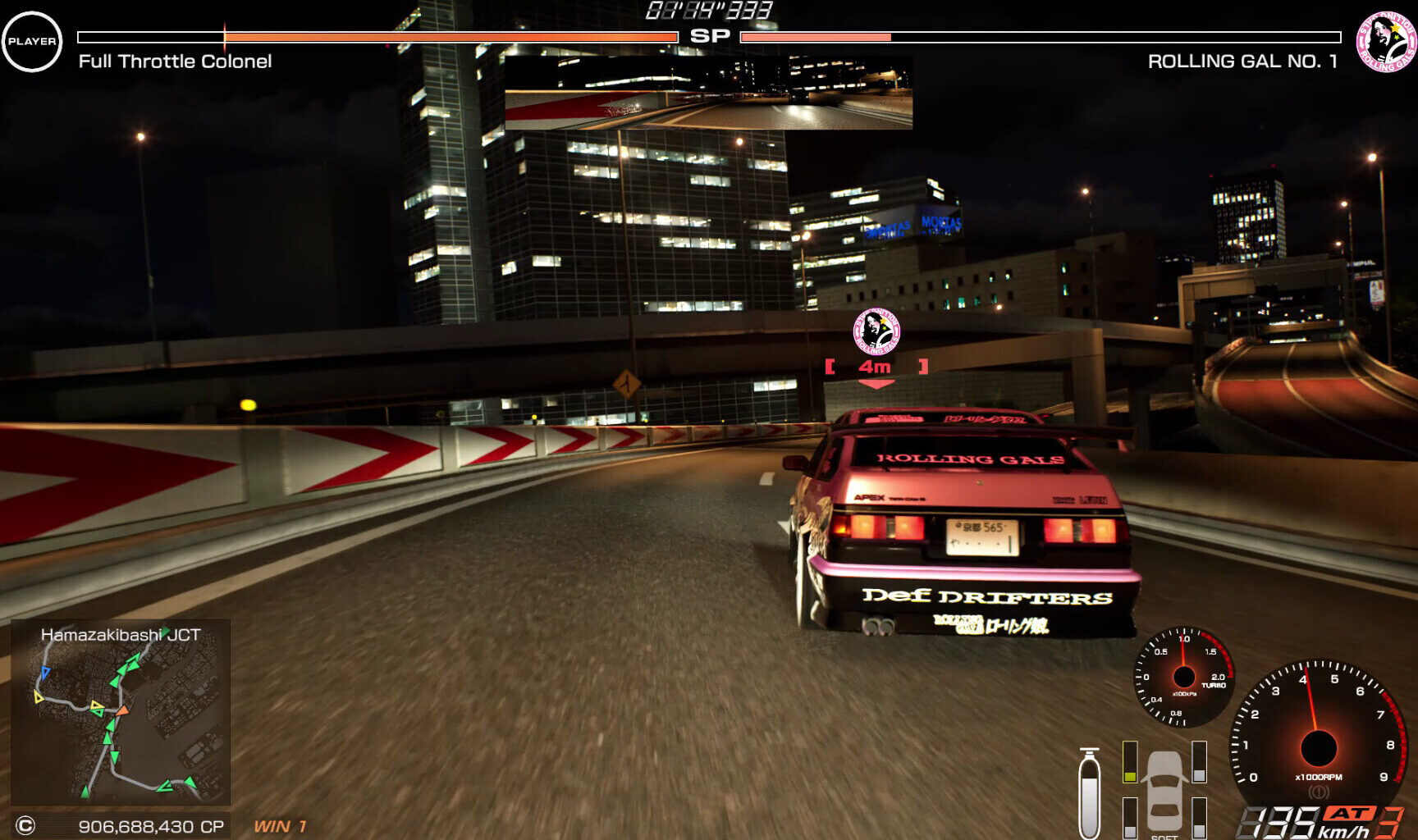Screen dimensions: 1418x840
Task: Select the blue marker on the minimap
Action: coord(45,673)
